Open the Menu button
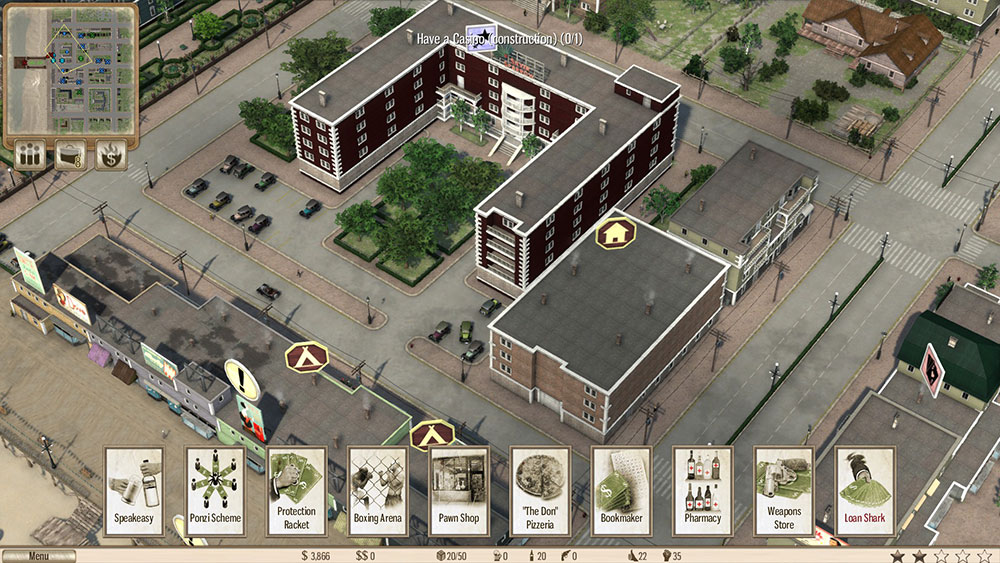1000x563 pixels. (x=38, y=556)
